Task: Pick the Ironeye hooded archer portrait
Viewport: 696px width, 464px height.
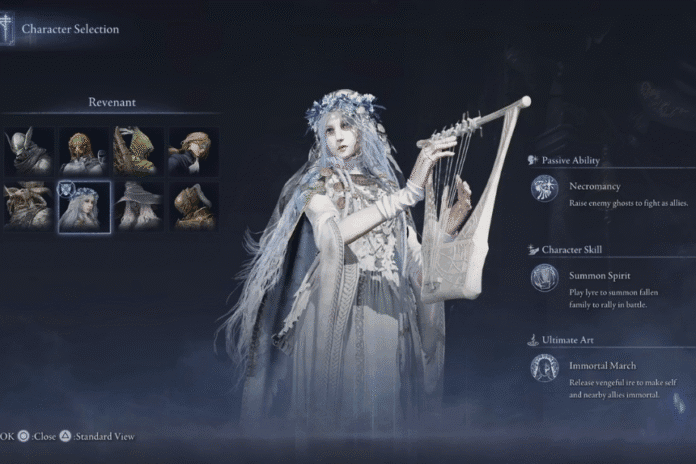Action: [x=138, y=151]
